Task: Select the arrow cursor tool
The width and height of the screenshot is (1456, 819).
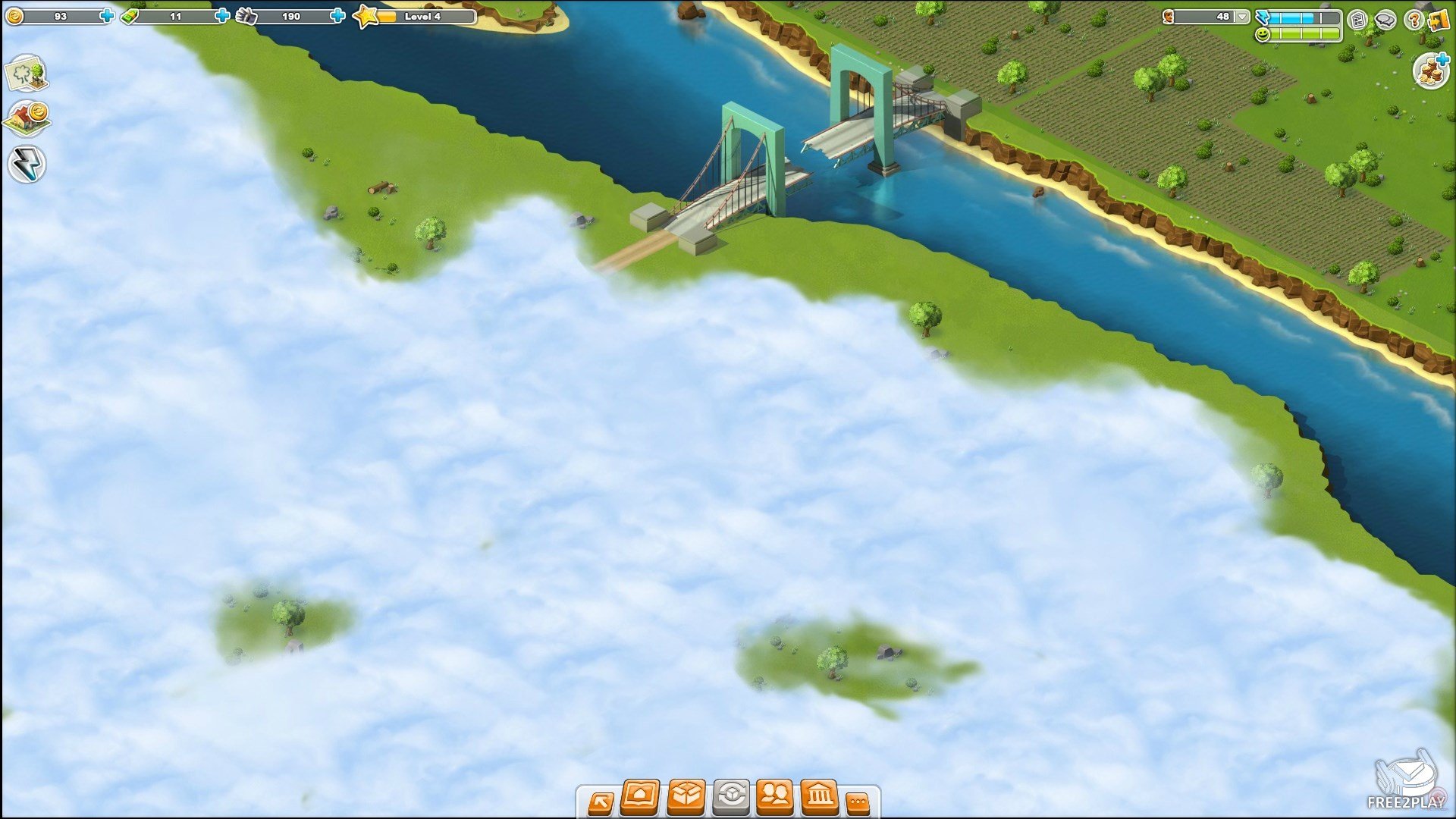Action: pos(601,802)
